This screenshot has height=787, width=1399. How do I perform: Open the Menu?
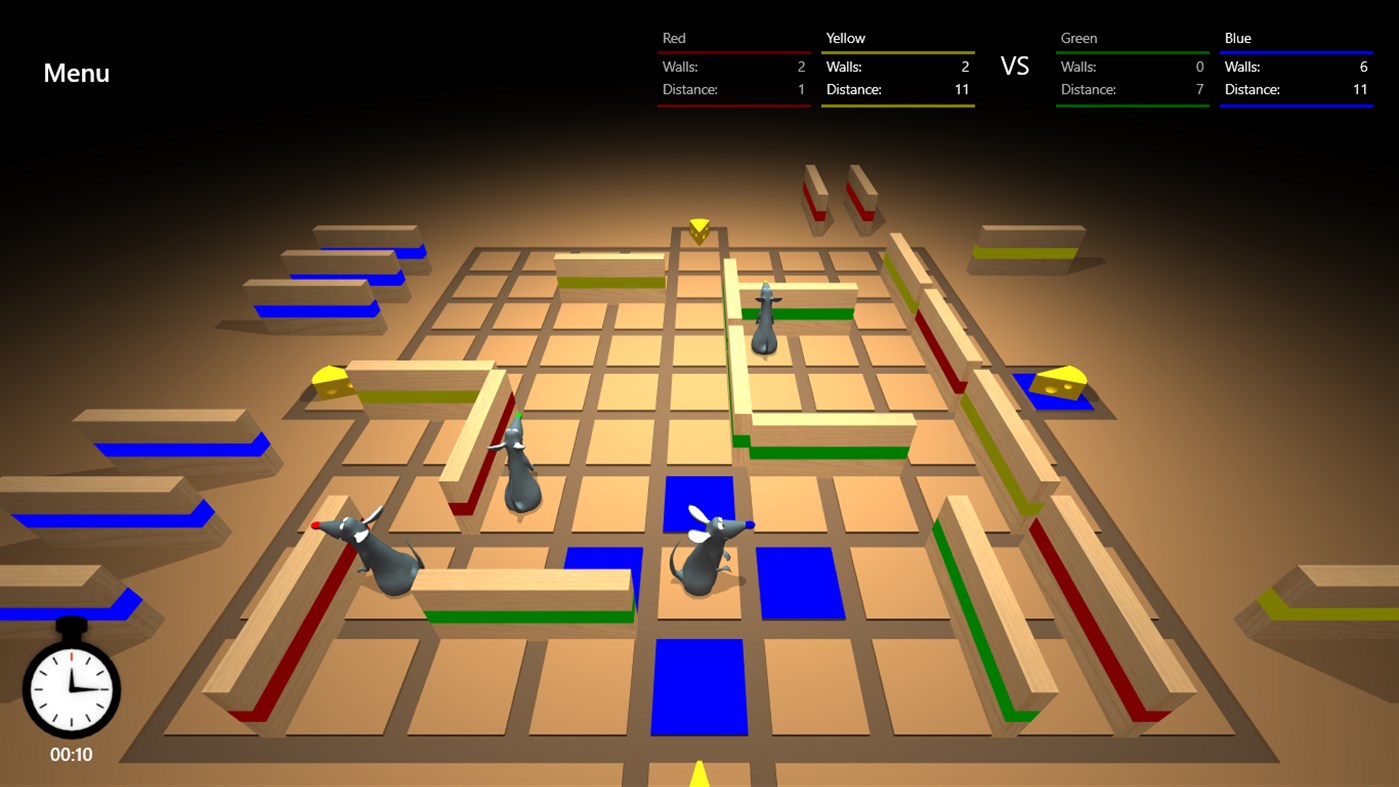[75, 73]
